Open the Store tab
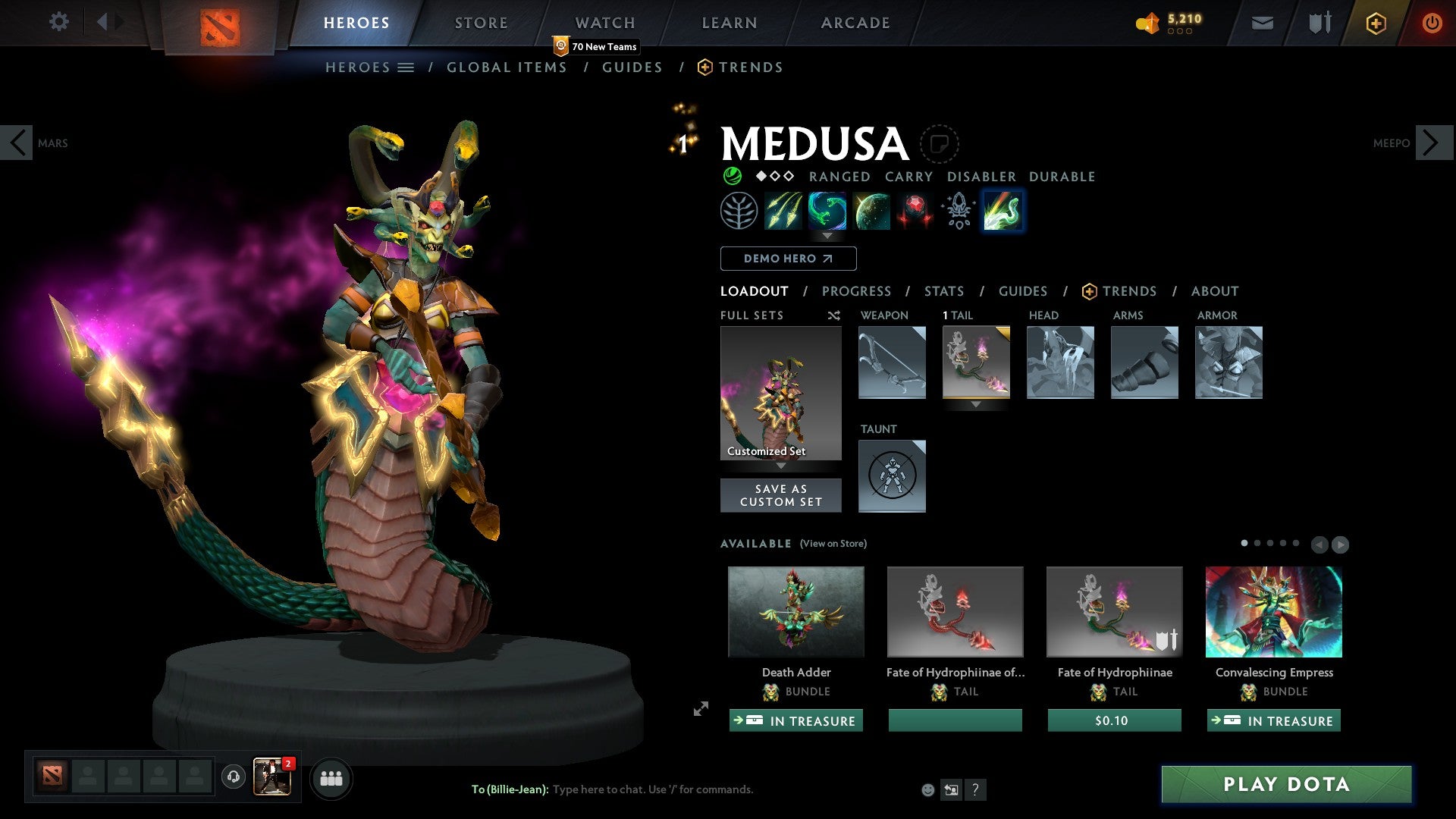Screen dimensions: 1456x819 481,23
